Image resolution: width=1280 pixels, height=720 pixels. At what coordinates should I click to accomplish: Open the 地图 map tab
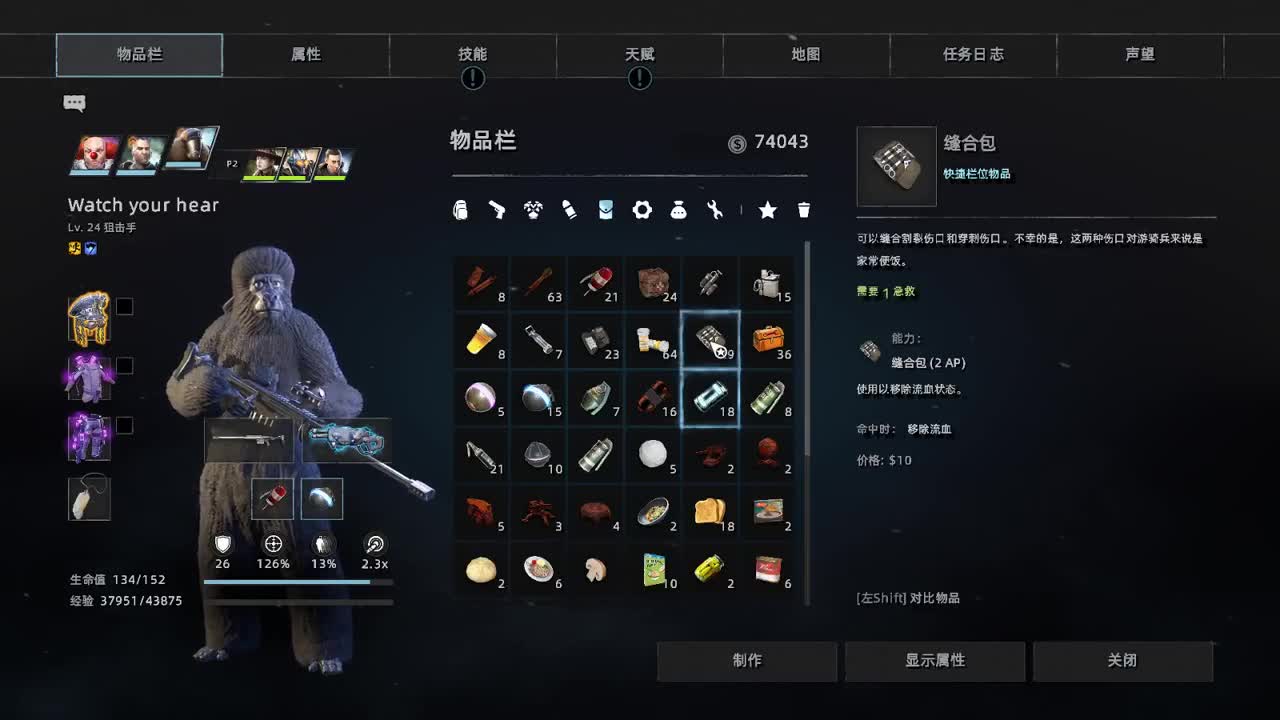[x=806, y=55]
